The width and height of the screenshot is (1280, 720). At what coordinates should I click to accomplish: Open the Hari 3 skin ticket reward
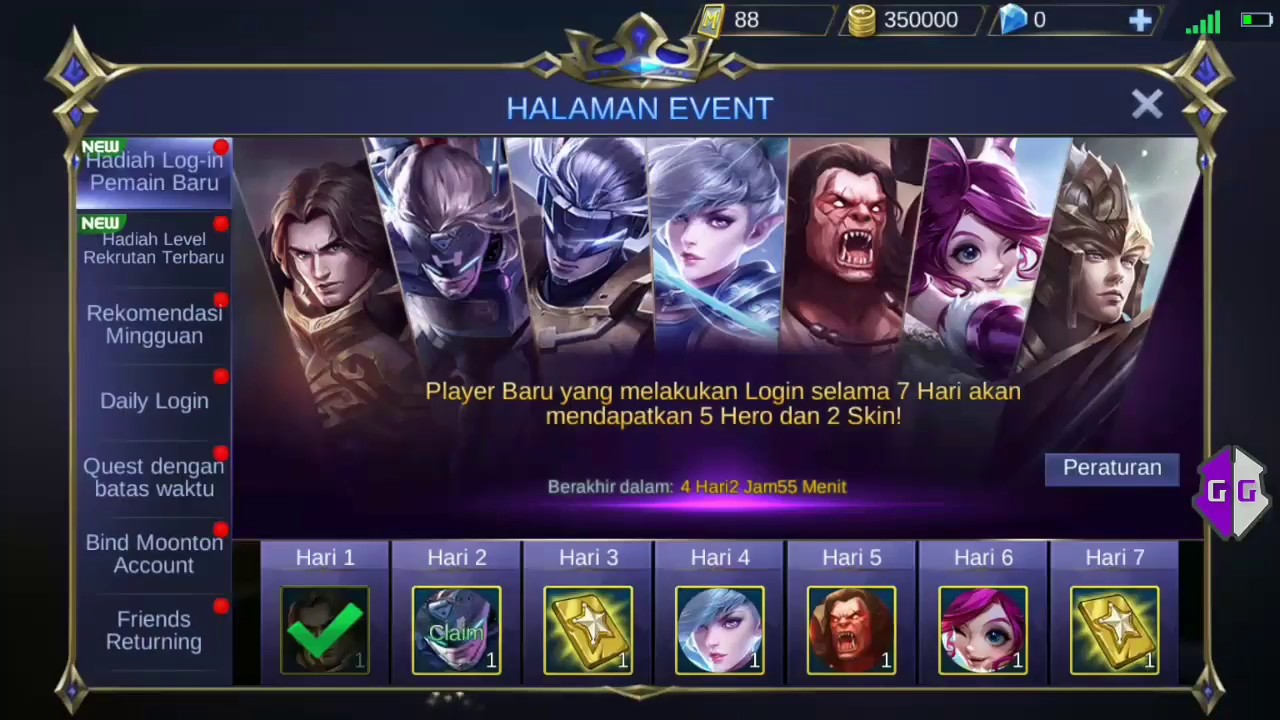click(x=588, y=630)
